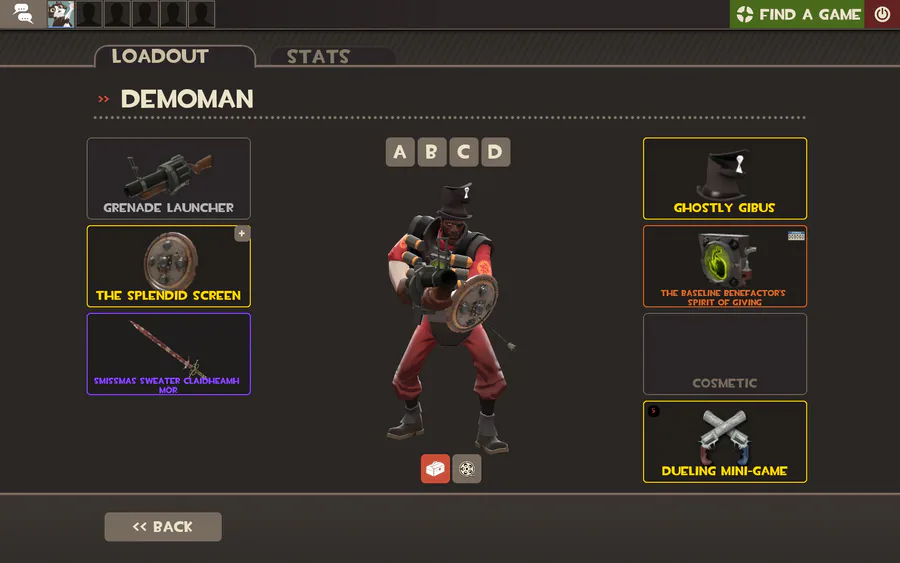Image resolution: width=900 pixels, height=563 pixels.
Task: Click the grey round icon below Demoman
Action: (467, 469)
